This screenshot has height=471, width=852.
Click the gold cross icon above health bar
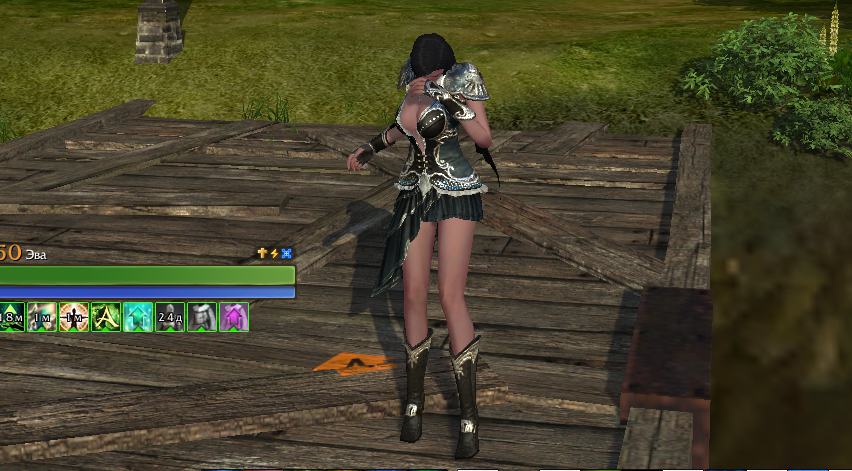[x=263, y=254]
